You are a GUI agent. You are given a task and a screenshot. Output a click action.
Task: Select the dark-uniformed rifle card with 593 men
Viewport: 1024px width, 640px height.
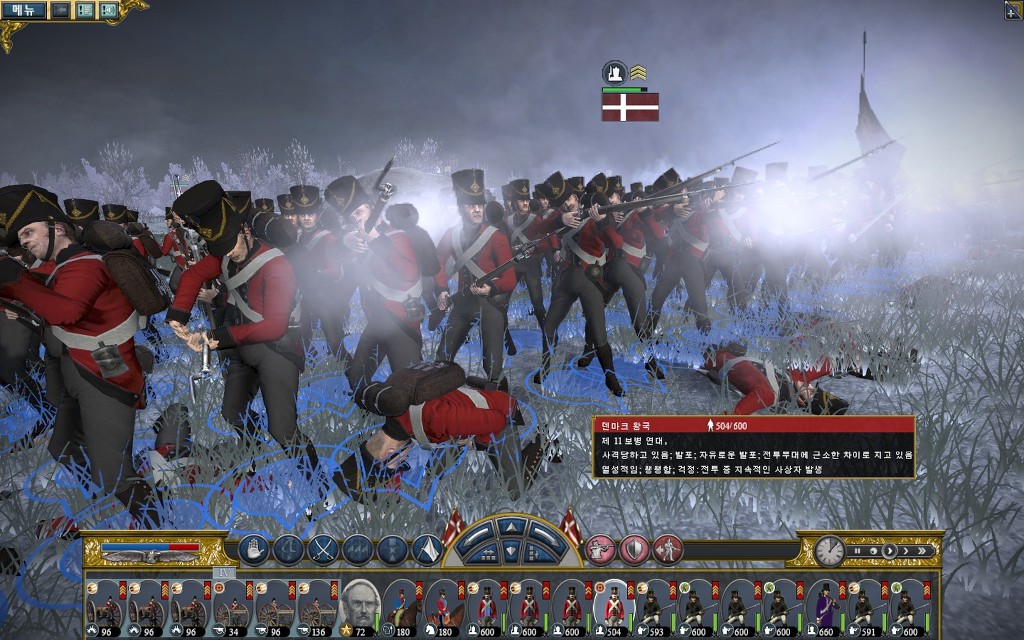(x=654, y=603)
